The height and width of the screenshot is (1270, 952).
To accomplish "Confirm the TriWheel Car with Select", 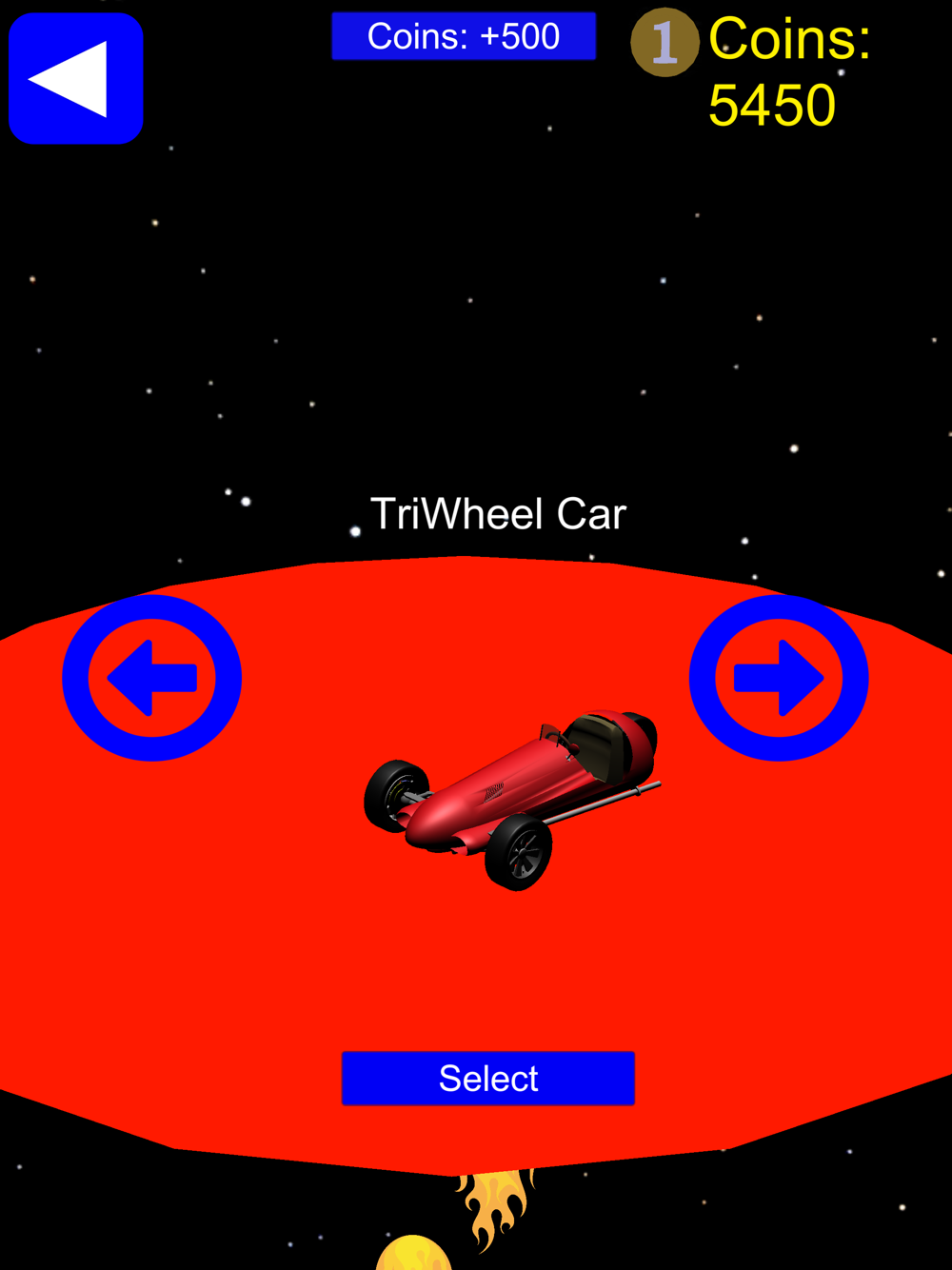I will click(487, 1078).
